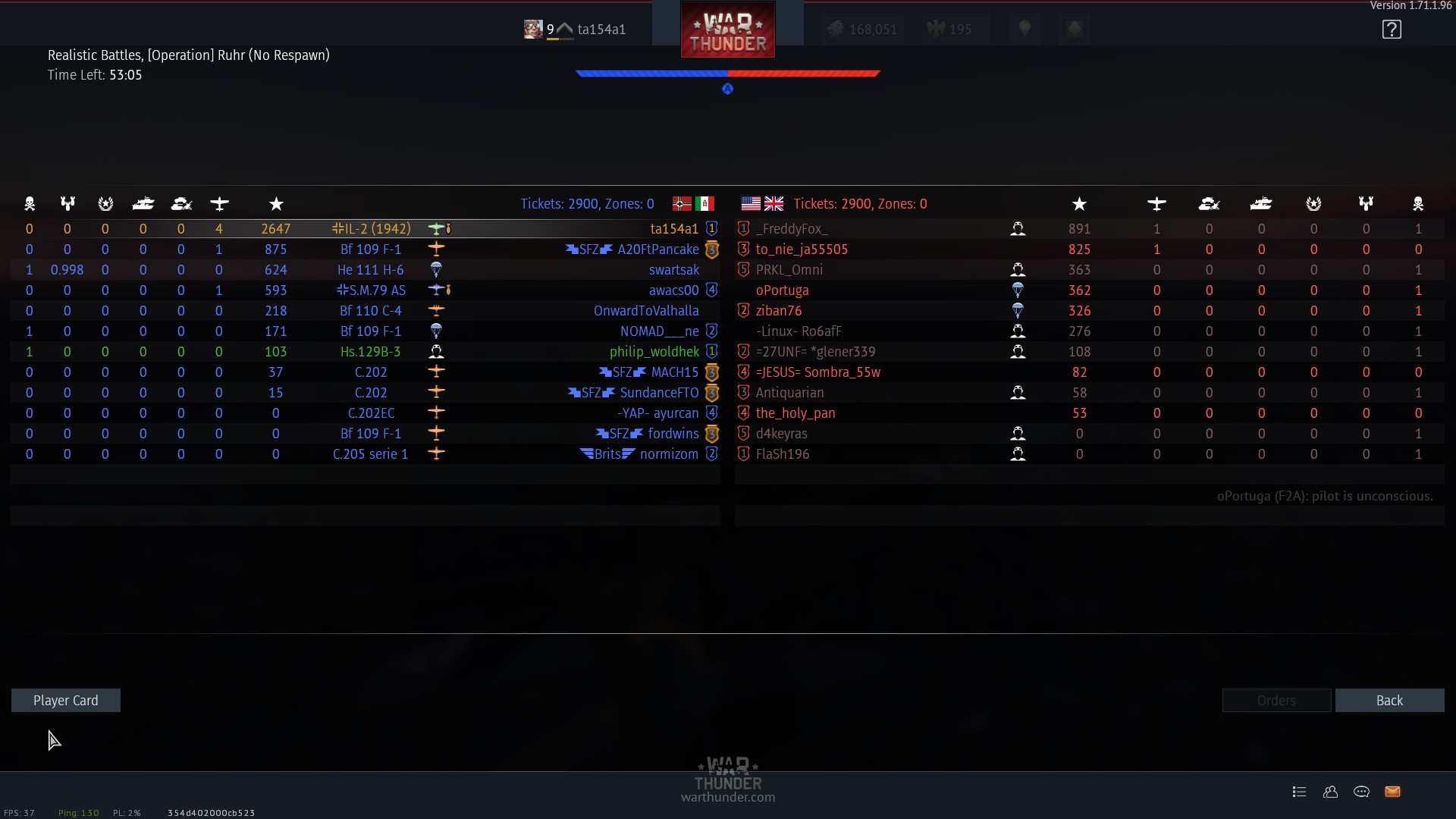Click the crew status icon beside swartsak
The image size is (1456, 819).
[x=437, y=269]
